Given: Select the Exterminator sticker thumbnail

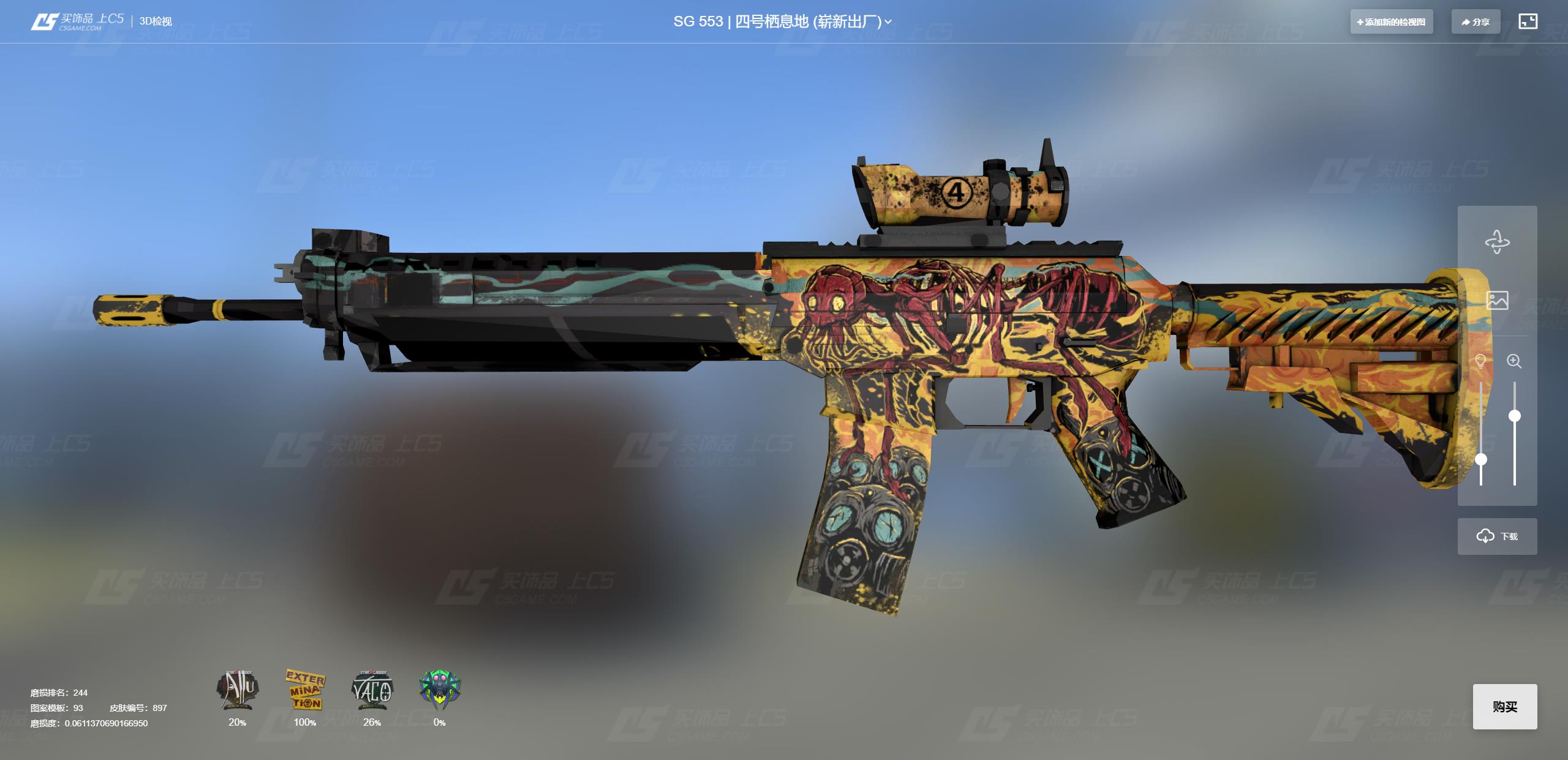Looking at the screenshot, I should point(305,690).
